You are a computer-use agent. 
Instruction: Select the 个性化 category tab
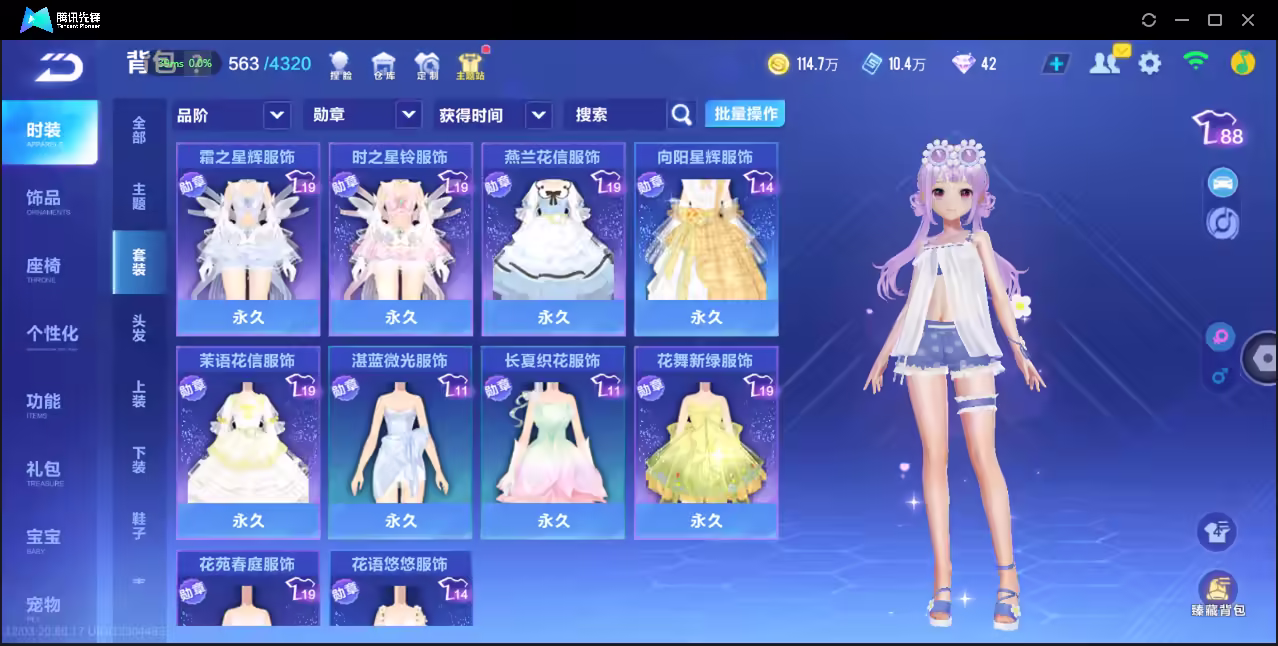pos(52,335)
